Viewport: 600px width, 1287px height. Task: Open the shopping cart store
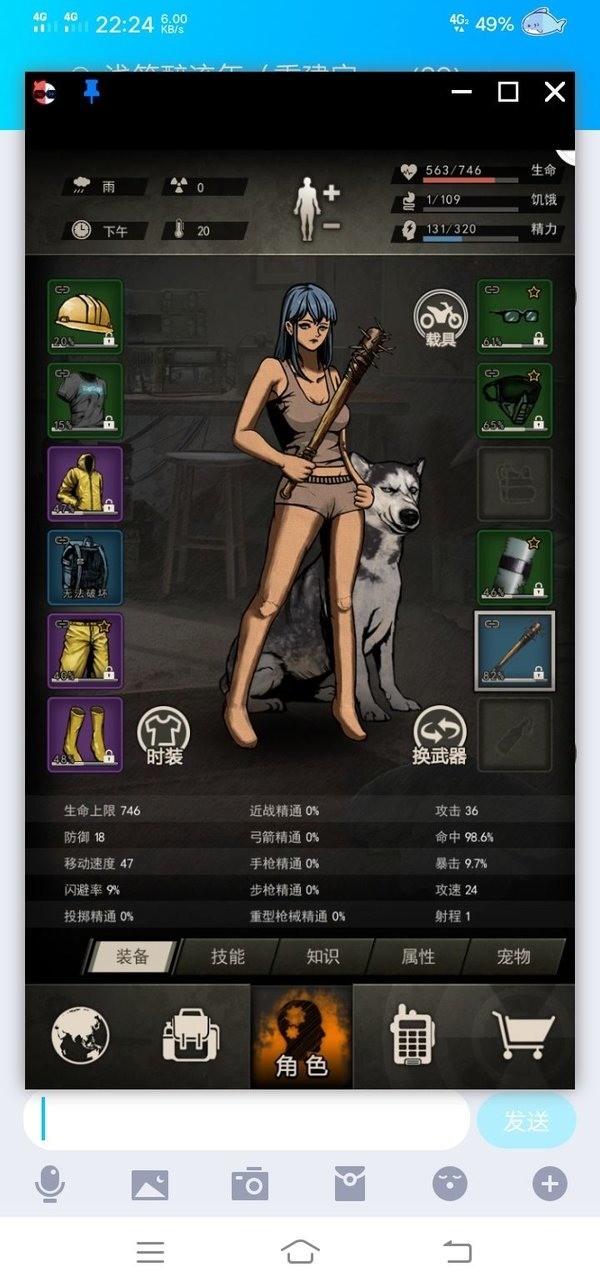[x=522, y=1035]
